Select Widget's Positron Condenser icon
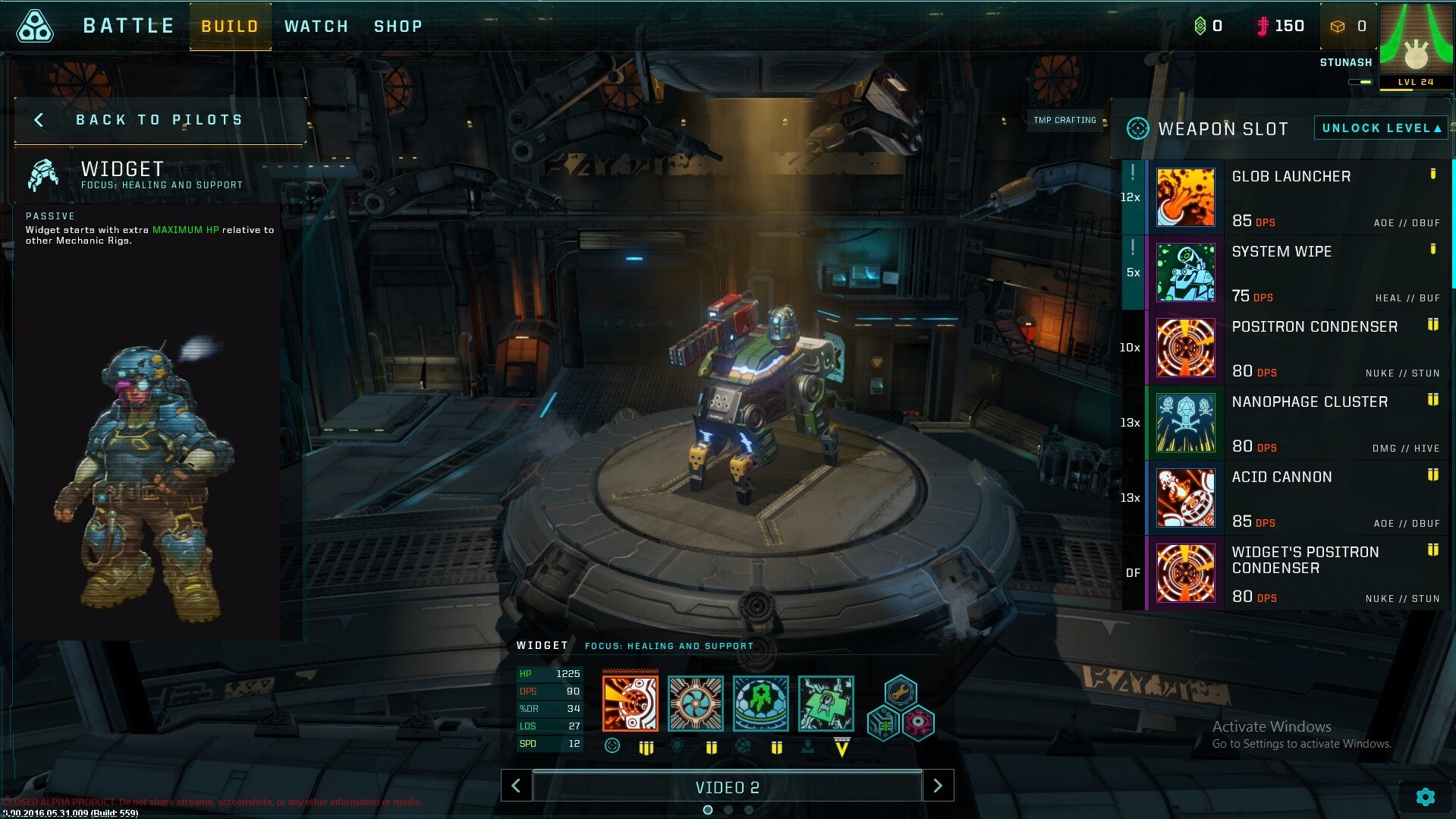1456x819 pixels. coord(1185,573)
